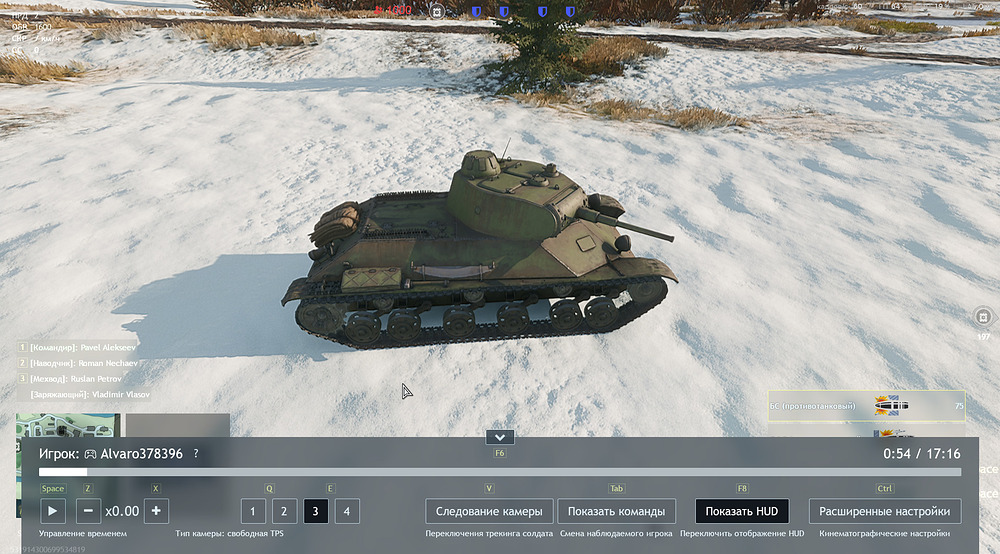The height and width of the screenshot is (554, 1000).
Task: Select the БС anti-tank shell slot
Action: [866, 405]
